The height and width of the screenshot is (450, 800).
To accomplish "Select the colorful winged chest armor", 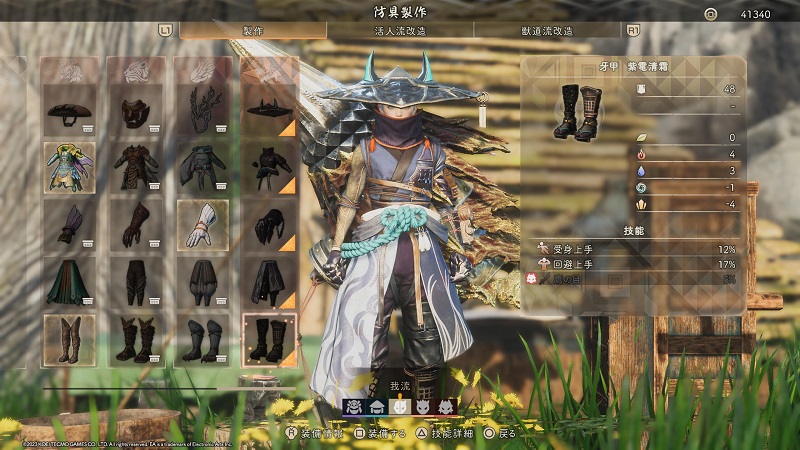I will click(x=69, y=167).
